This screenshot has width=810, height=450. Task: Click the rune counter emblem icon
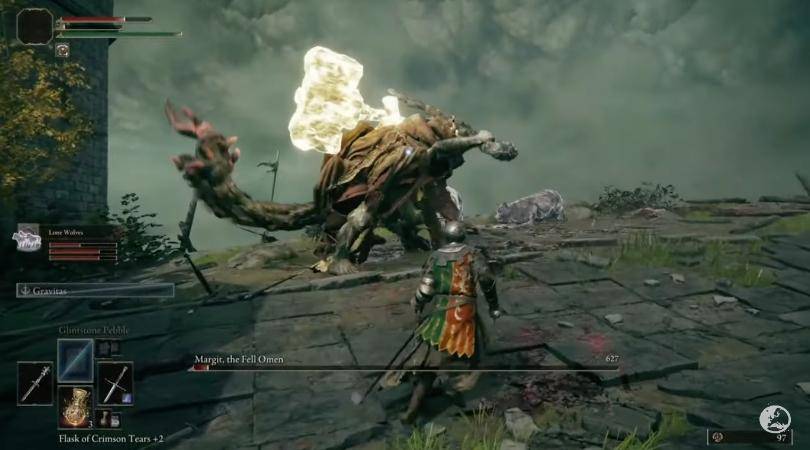(x=773, y=418)
